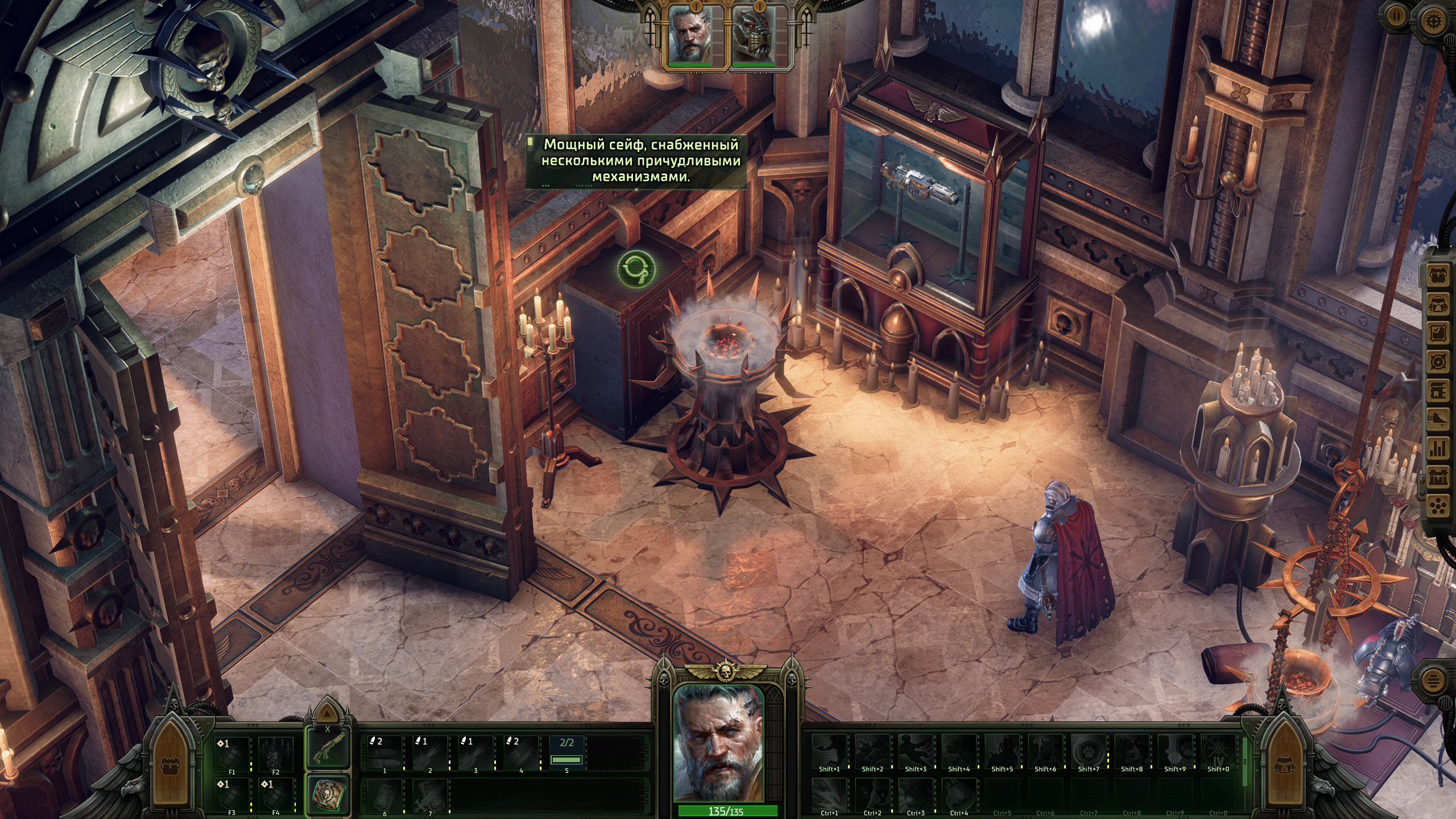Viewport: 1456px width, 819px height.
Task: Open the encyclopedia bookmark side-menu icon
Action: coord(1440,391)
